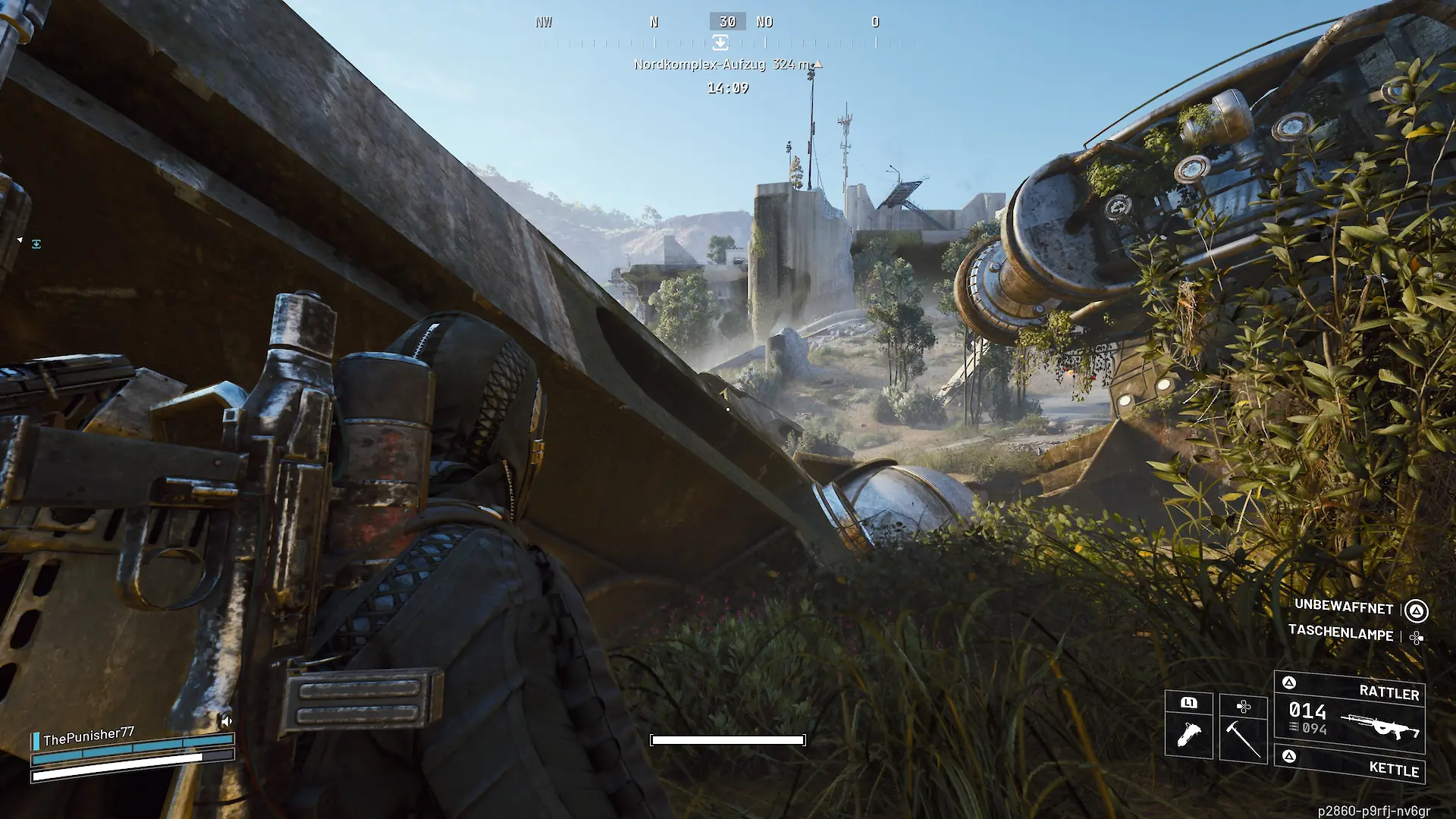Select the pickaxe tool slot

click(x=1243, y=729)
